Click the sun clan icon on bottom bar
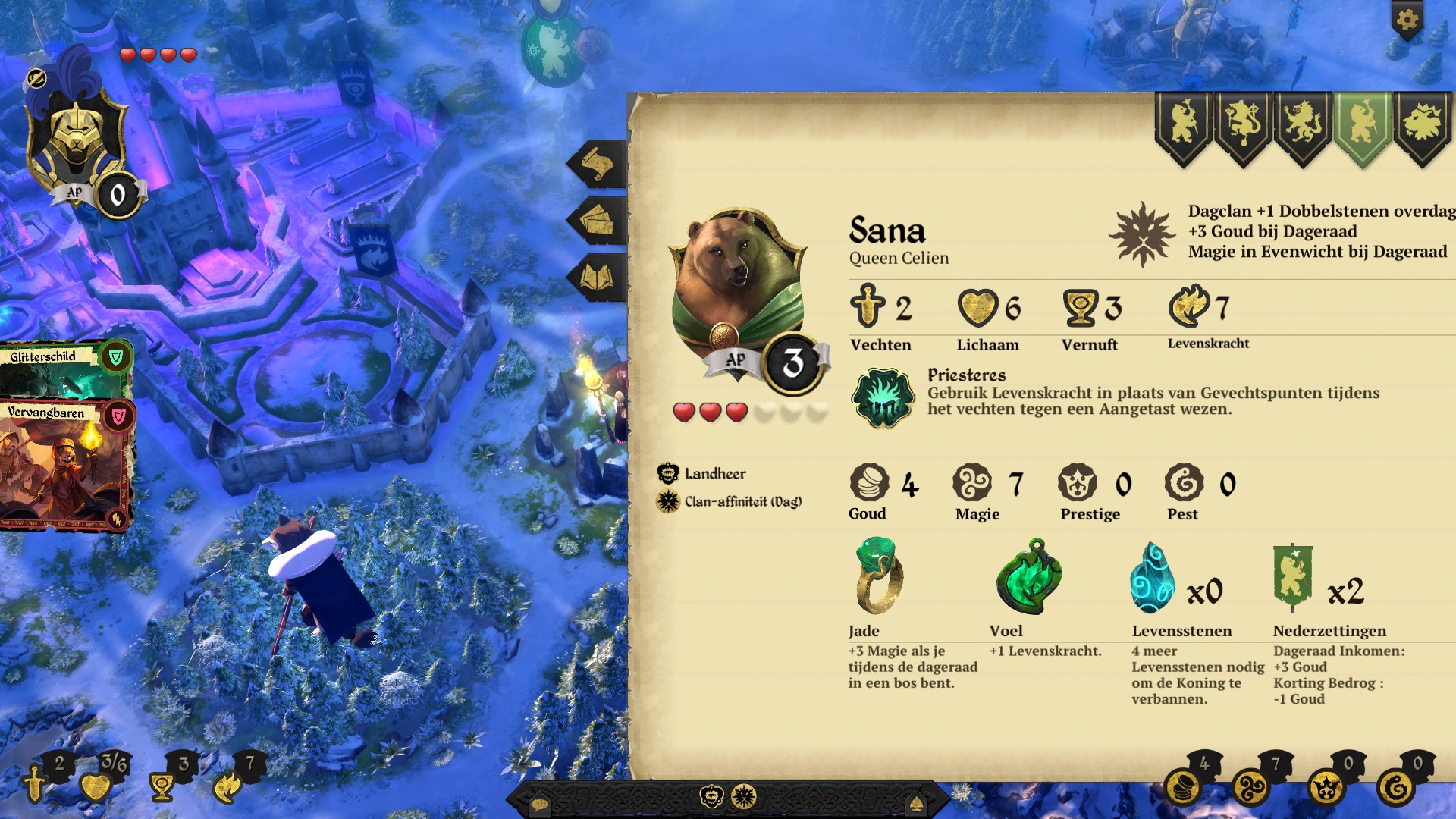This screenshot has height=819, width=1456. (x=744, y=797)
